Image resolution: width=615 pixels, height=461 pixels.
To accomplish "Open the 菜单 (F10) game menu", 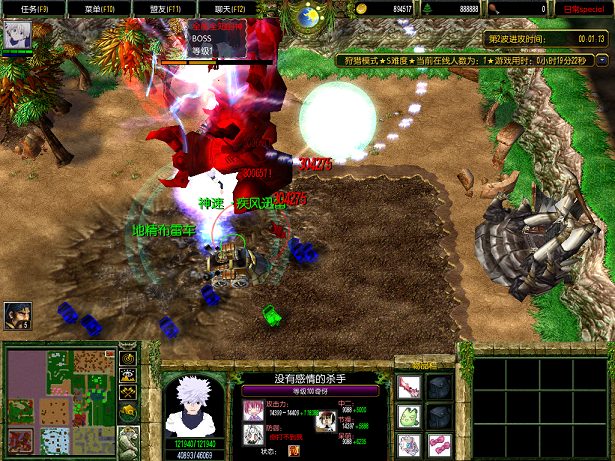I will pos(99,9).
